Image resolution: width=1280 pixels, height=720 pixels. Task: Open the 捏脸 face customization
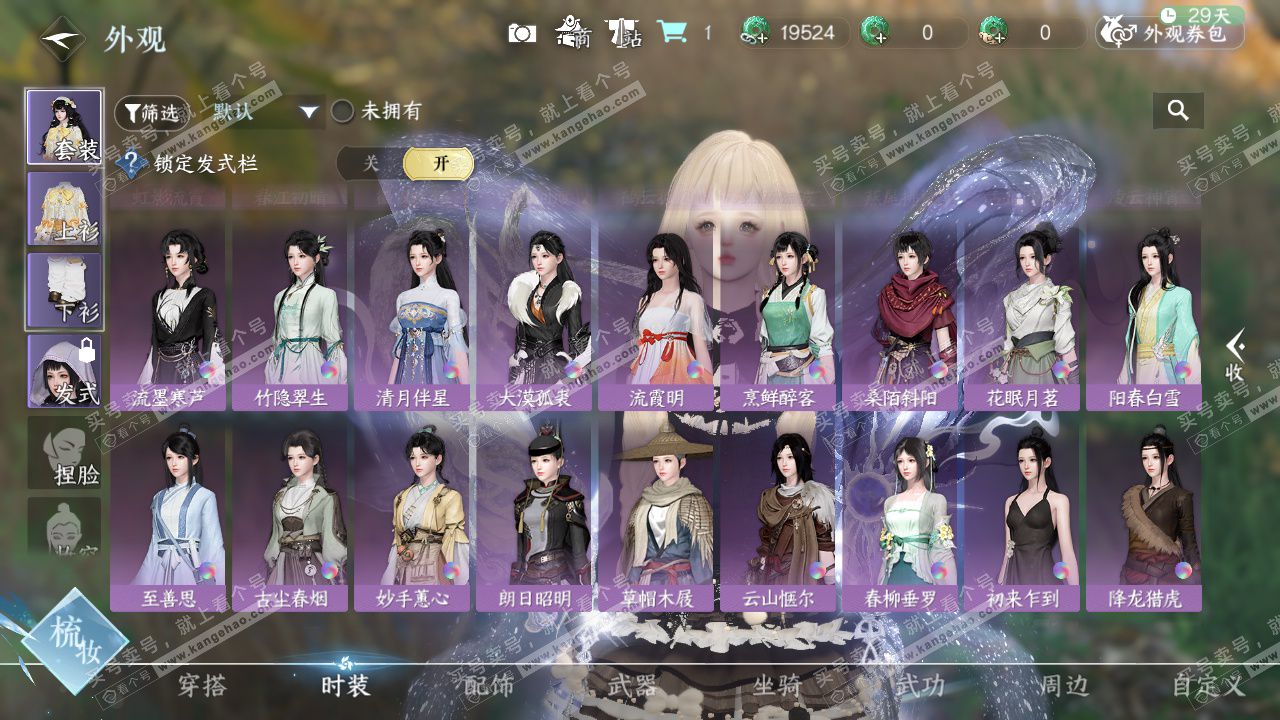pyautogui.click(x=64, y=453)
